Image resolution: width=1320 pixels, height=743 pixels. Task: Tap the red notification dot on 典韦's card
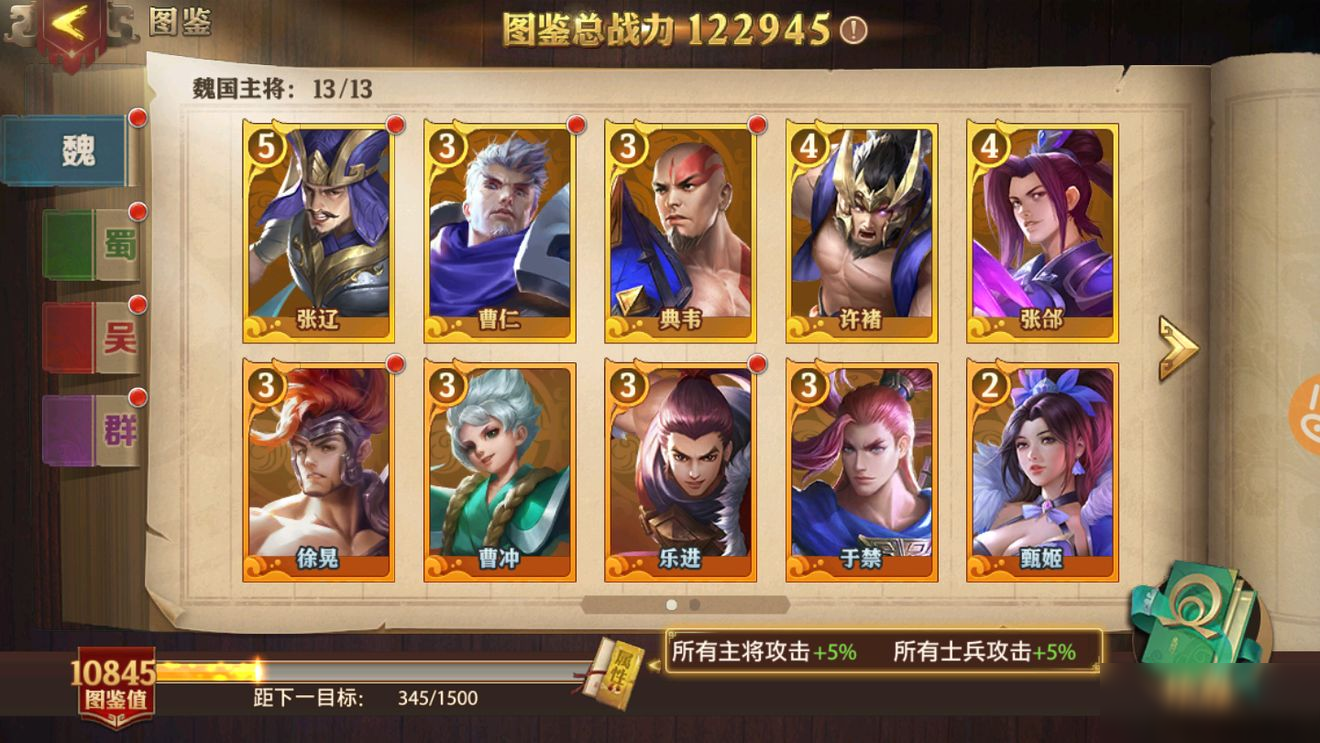pyautogui.click(x=756, y=126)
